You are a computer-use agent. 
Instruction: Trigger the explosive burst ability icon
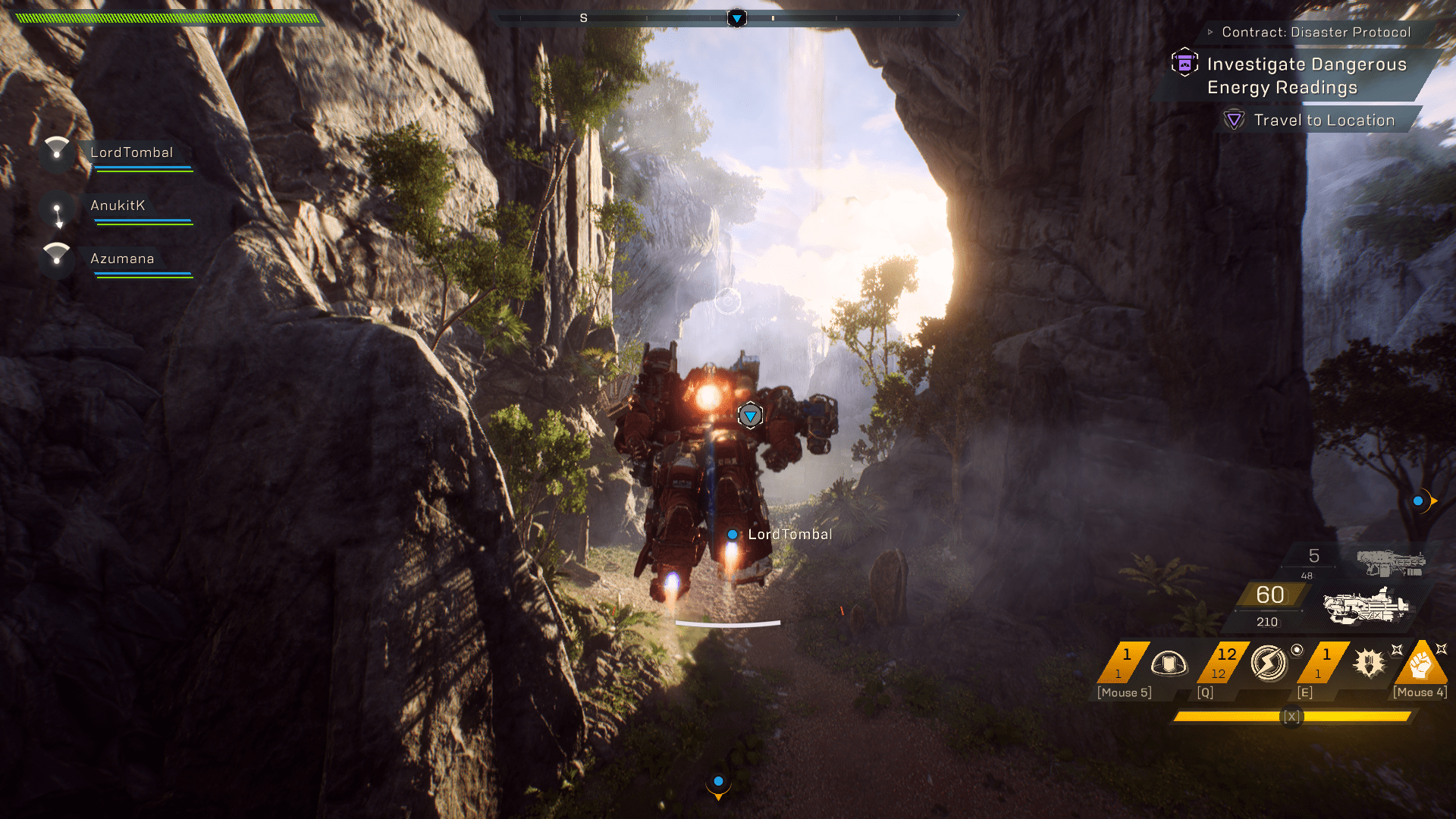[x=1369, y=664]
